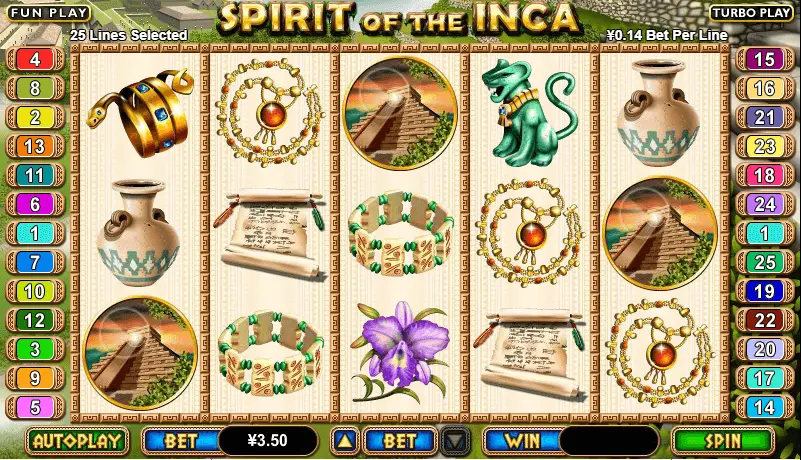The width and height of the screenshot is (801, 460).
Task: Click the Fun Play button
Action: click(46, 12)
